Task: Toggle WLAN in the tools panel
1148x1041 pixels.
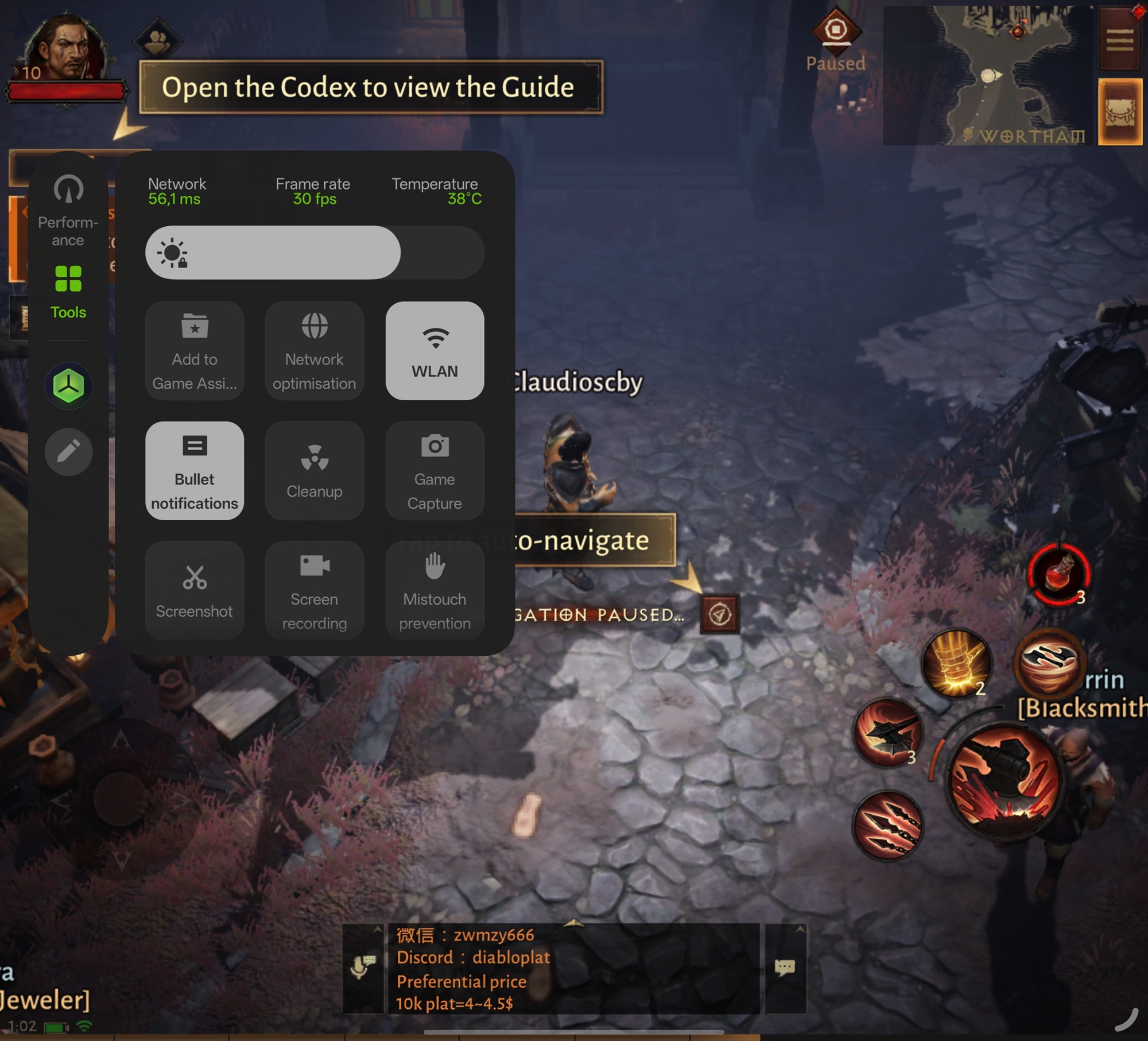Action: 435,350
